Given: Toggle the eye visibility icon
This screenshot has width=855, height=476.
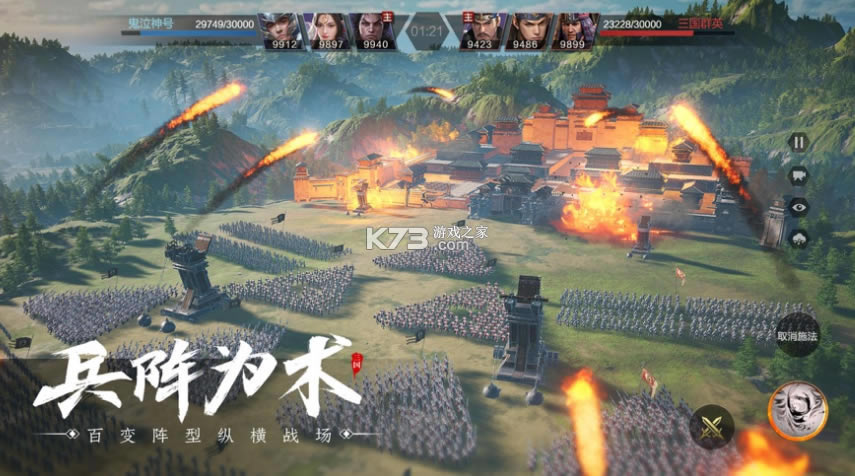Looking at the screenshot, I should pos(798,206).
